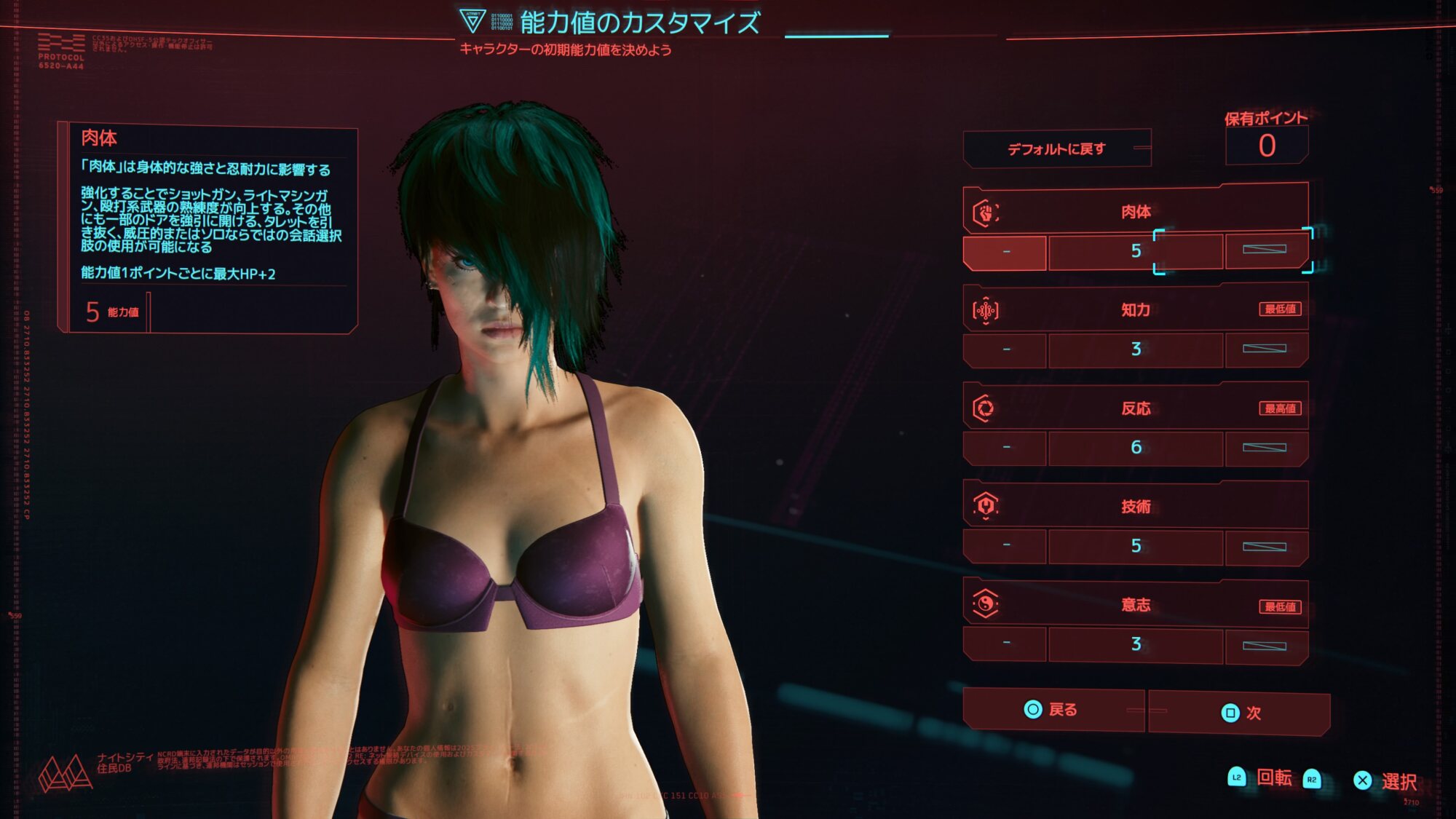Screen dimensions: 1456x819
Task: Increase the 技術 attribute value
Action: pos(1265,547)
